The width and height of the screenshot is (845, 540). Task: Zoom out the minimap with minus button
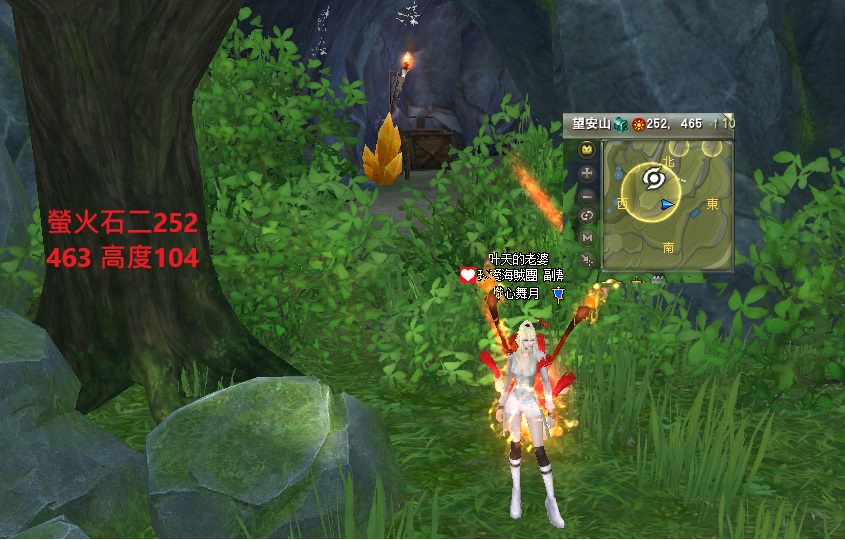(587, 195)
